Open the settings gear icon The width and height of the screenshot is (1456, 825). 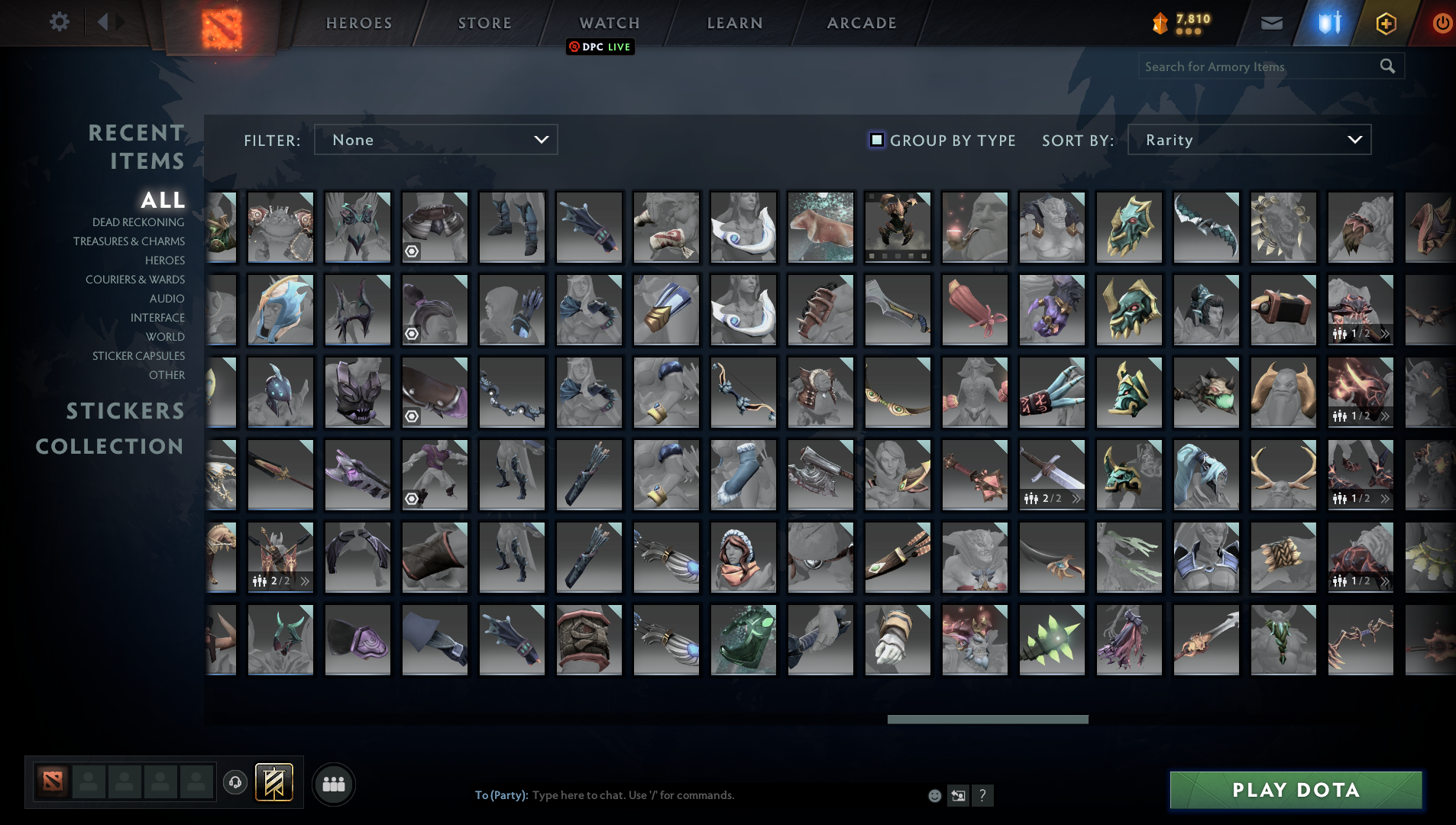[x=60, y=22]
